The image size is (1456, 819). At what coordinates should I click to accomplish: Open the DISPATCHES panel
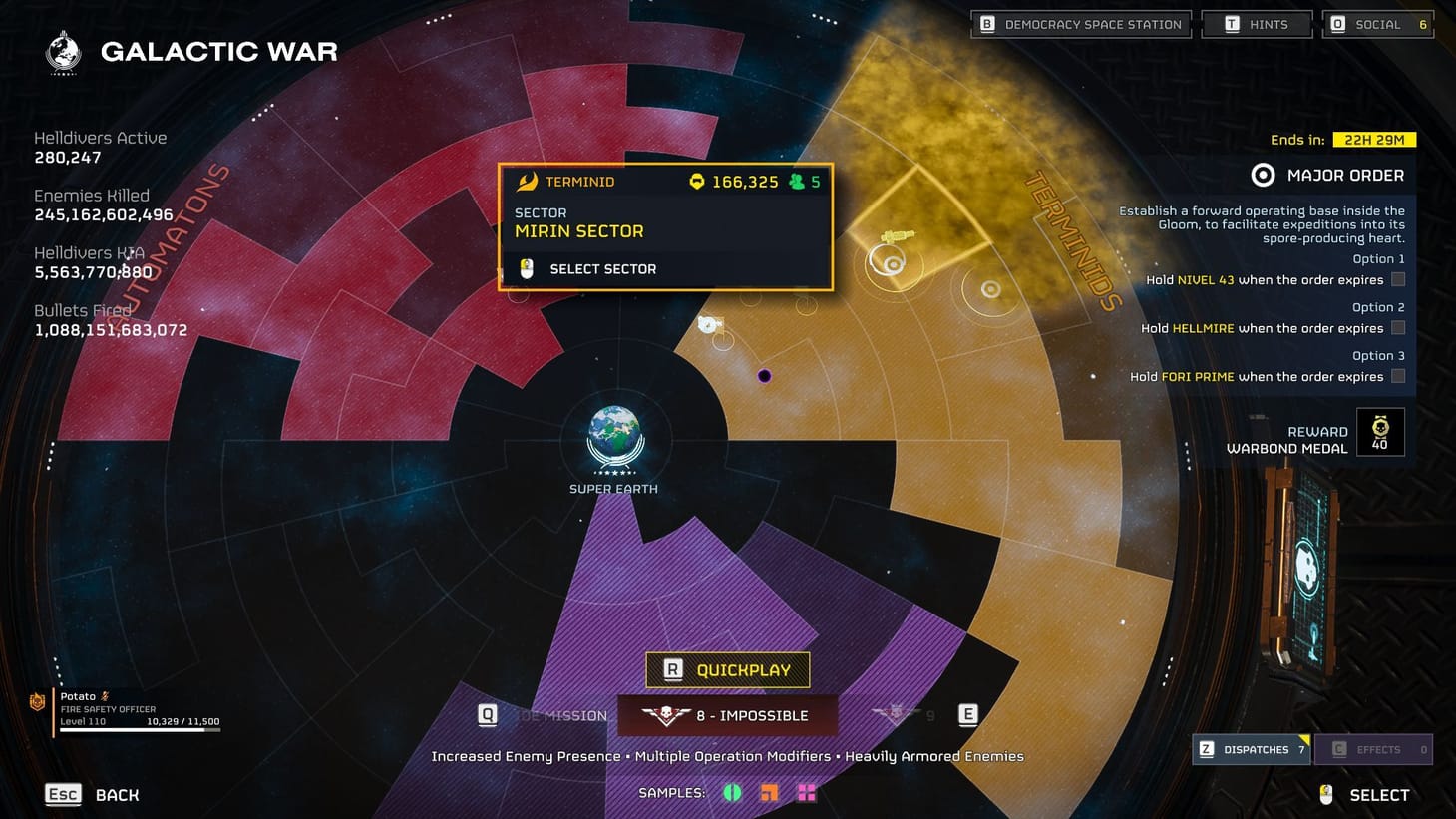[x=1251, y=749]
